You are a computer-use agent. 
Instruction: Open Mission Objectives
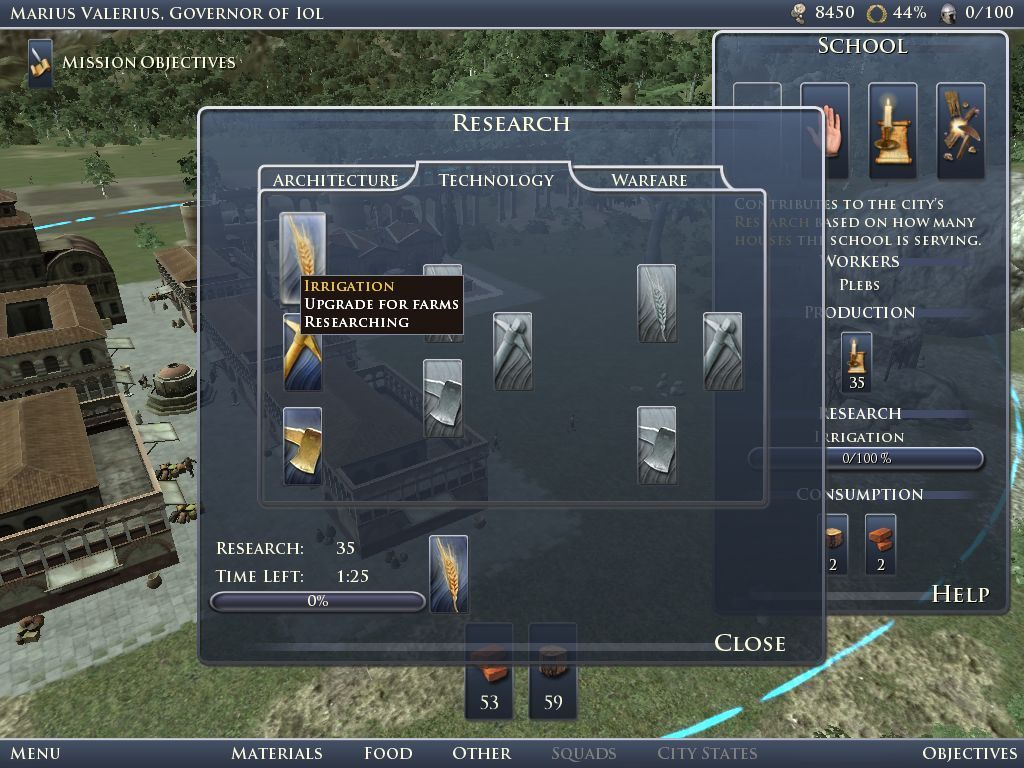(x=148, y=62)
